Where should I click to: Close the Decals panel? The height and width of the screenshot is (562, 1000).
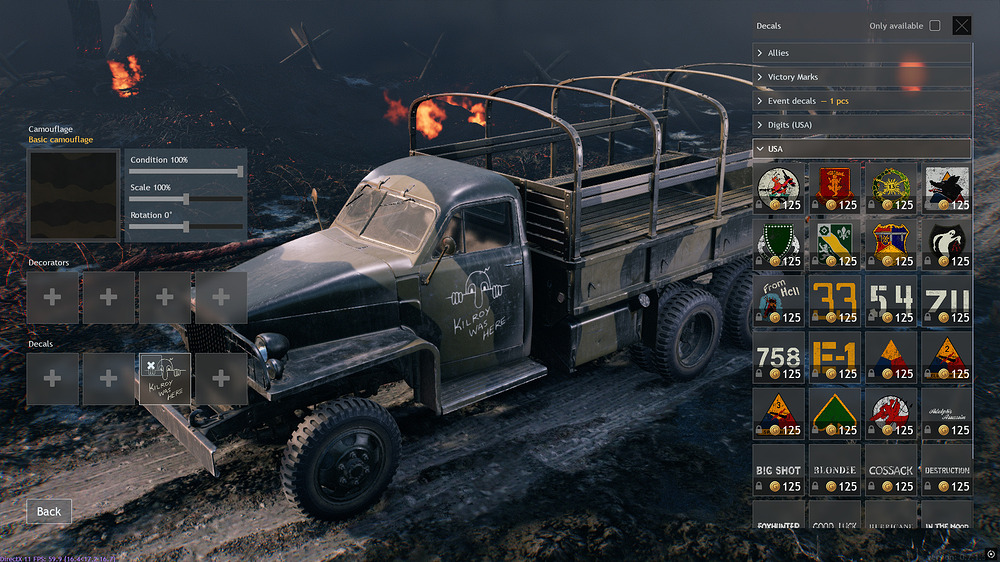pyautogui.click(x=961, y=26)
